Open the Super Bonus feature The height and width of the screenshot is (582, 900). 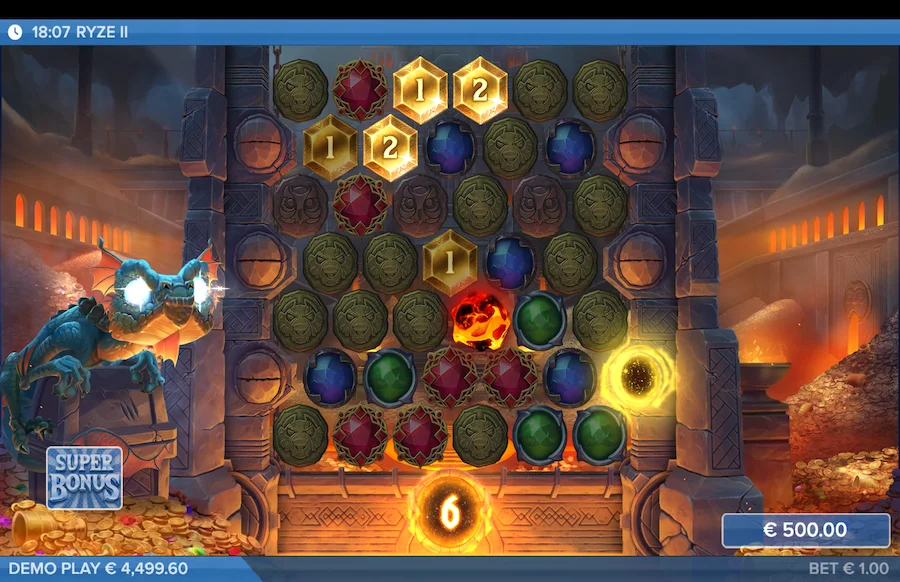[85, 478]
